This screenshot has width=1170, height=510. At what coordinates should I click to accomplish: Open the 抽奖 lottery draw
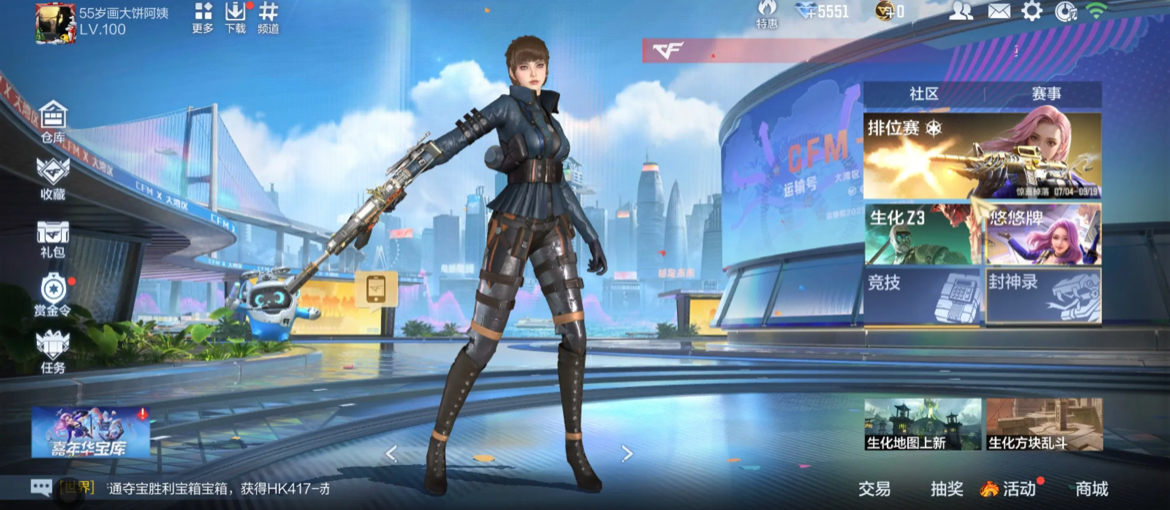click(x=946, y=489)
